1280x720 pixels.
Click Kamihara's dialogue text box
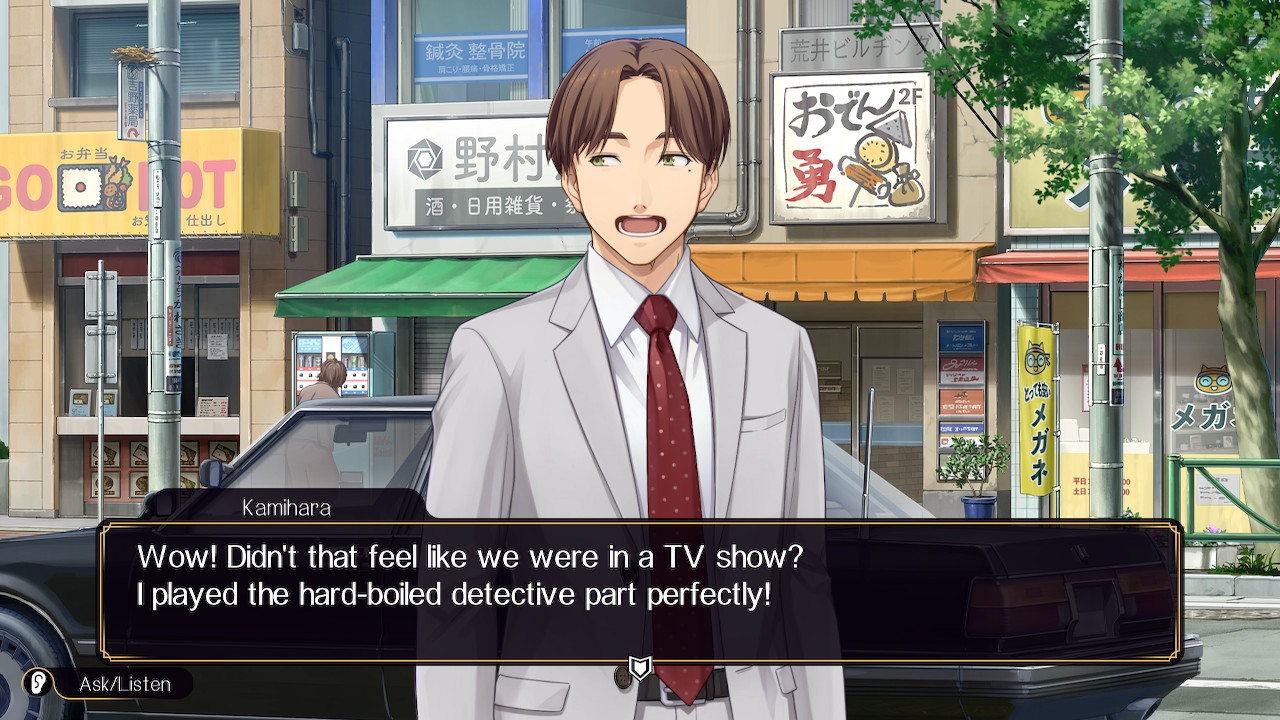640,590
